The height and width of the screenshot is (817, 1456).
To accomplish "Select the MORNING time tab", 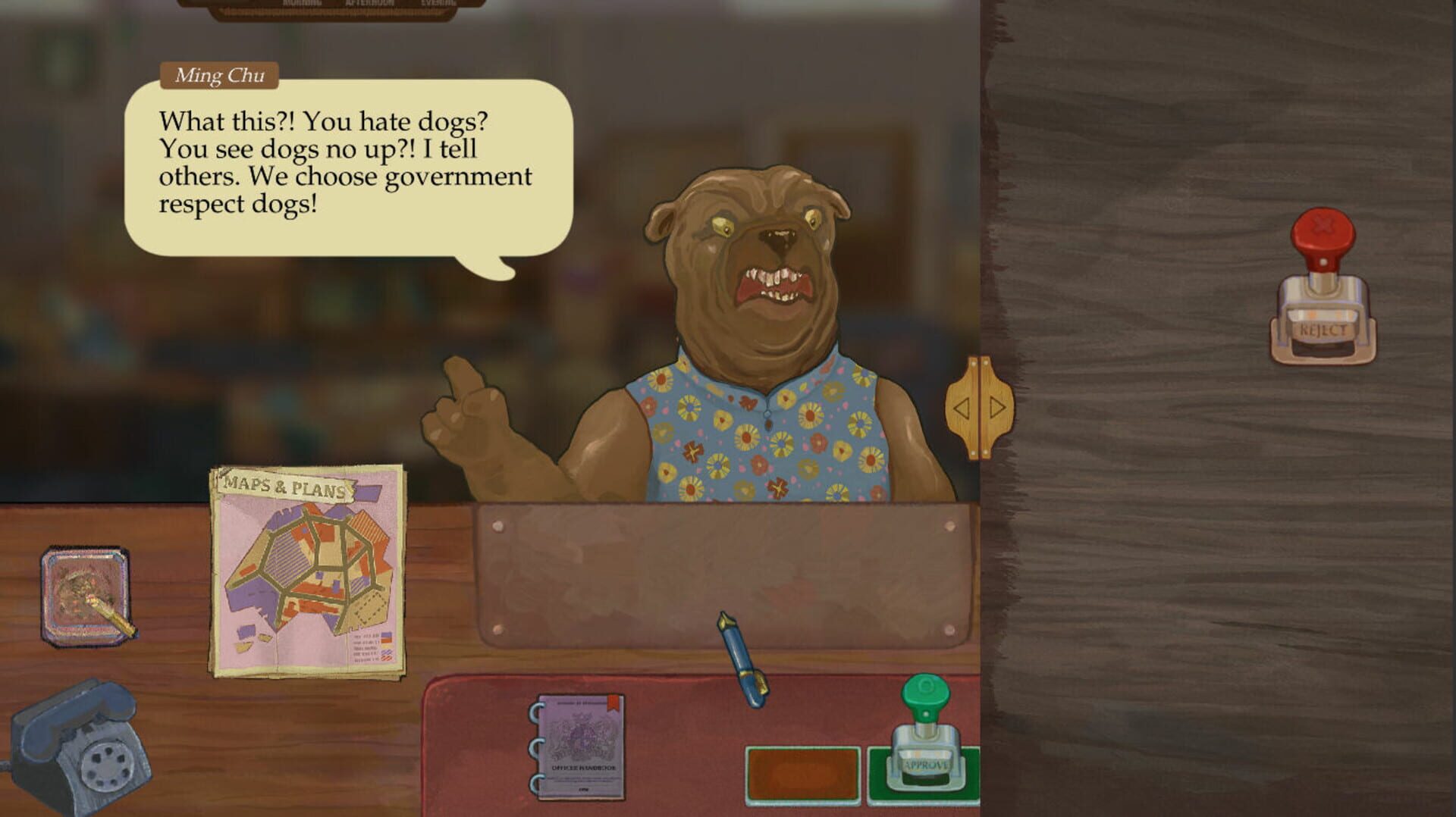I will click(x=302, y=3).
